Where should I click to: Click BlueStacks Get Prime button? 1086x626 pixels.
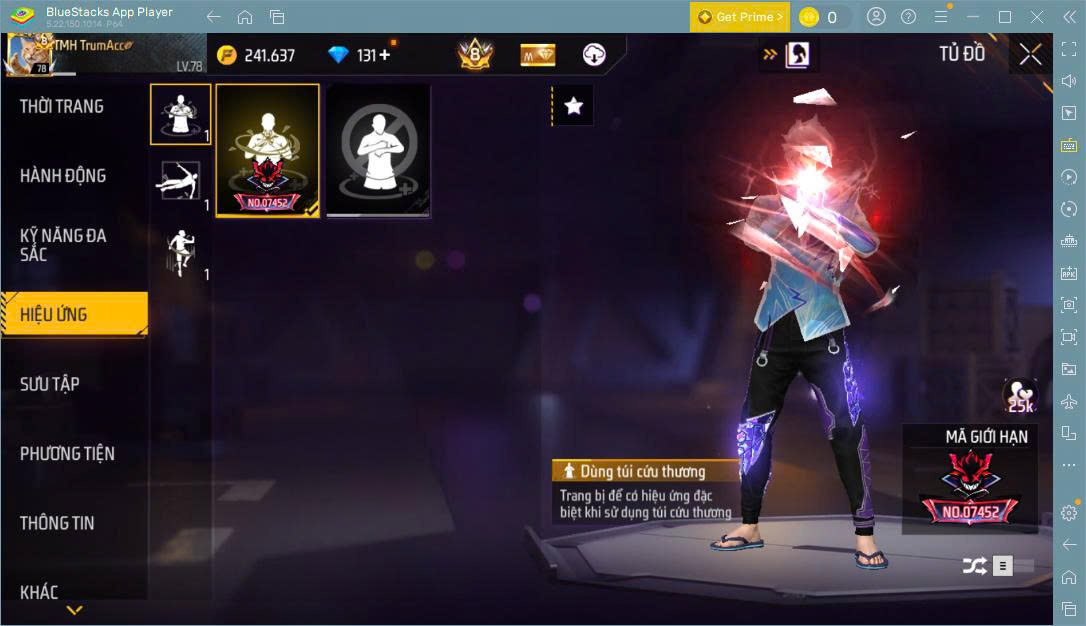pyautogui.click(x=739, y=17)
